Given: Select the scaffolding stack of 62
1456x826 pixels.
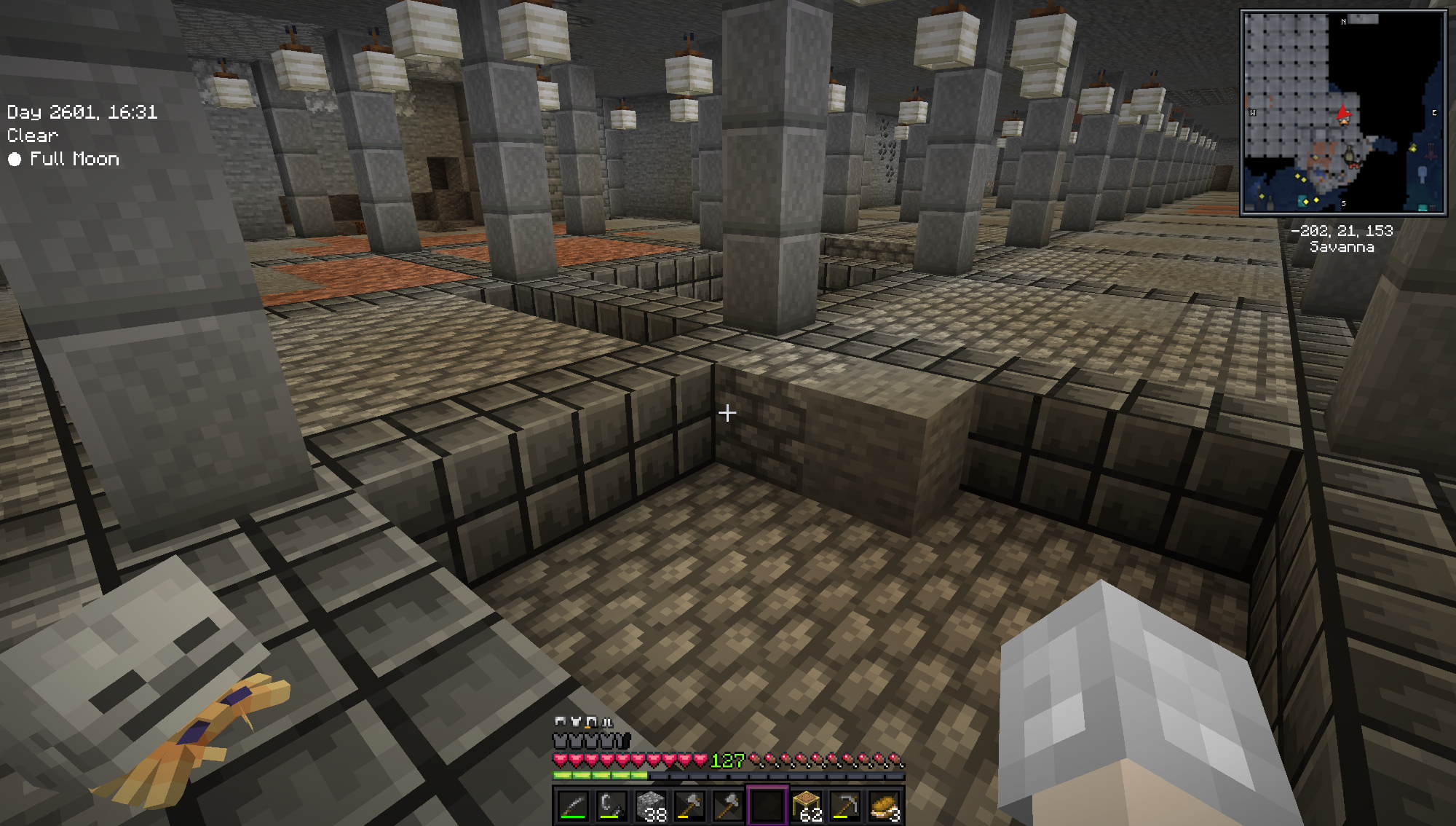Looking at the screenshot, I should (807, 806).
